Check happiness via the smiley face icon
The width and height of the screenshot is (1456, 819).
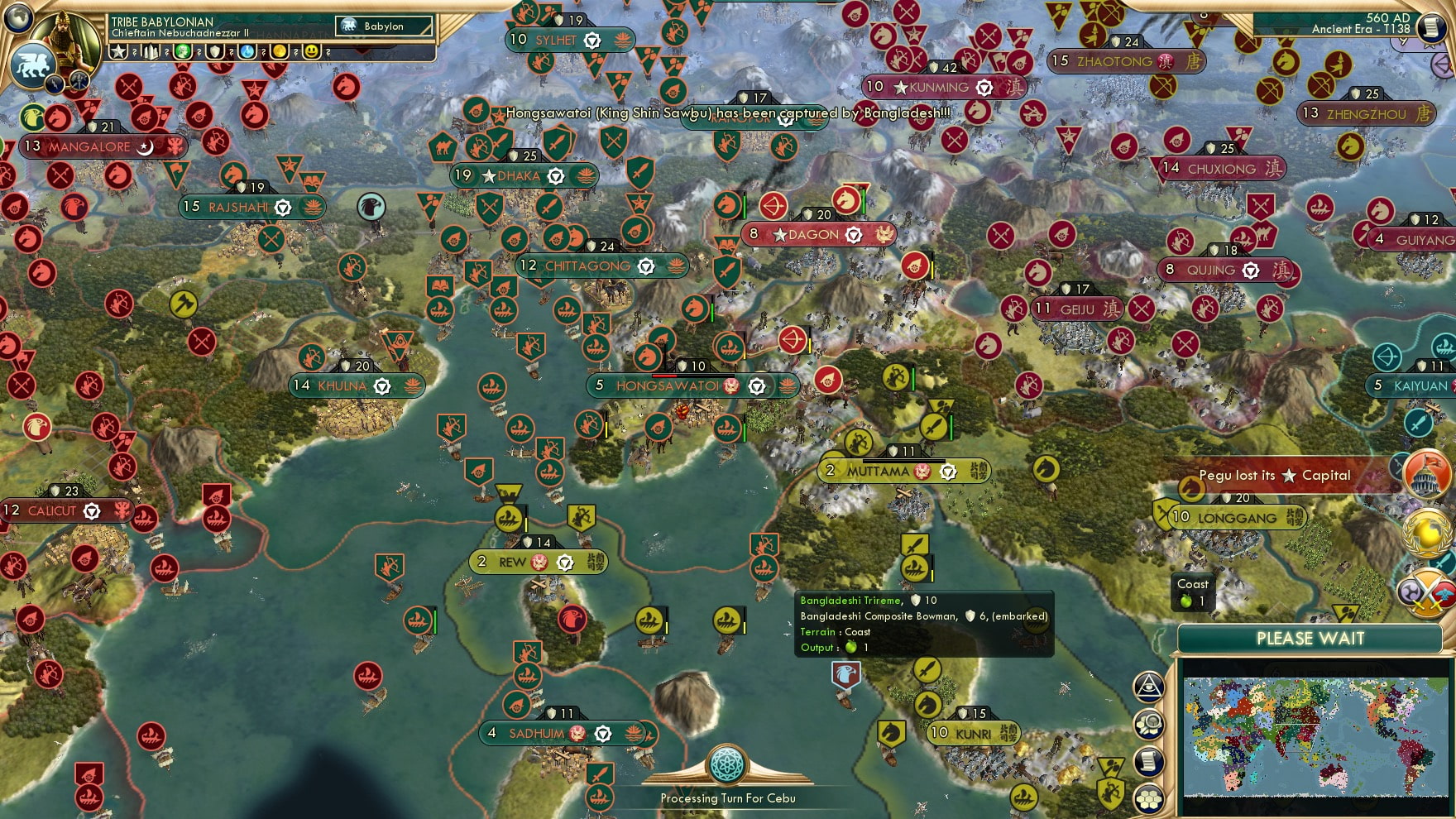[311, 53]
